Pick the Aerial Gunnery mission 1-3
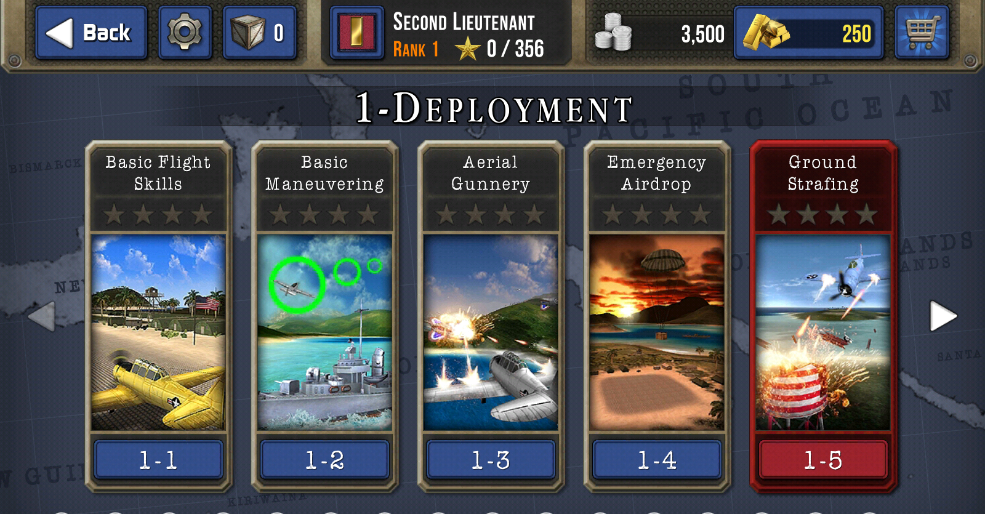This screenshot has height=514, width=985. coord(490,315)
